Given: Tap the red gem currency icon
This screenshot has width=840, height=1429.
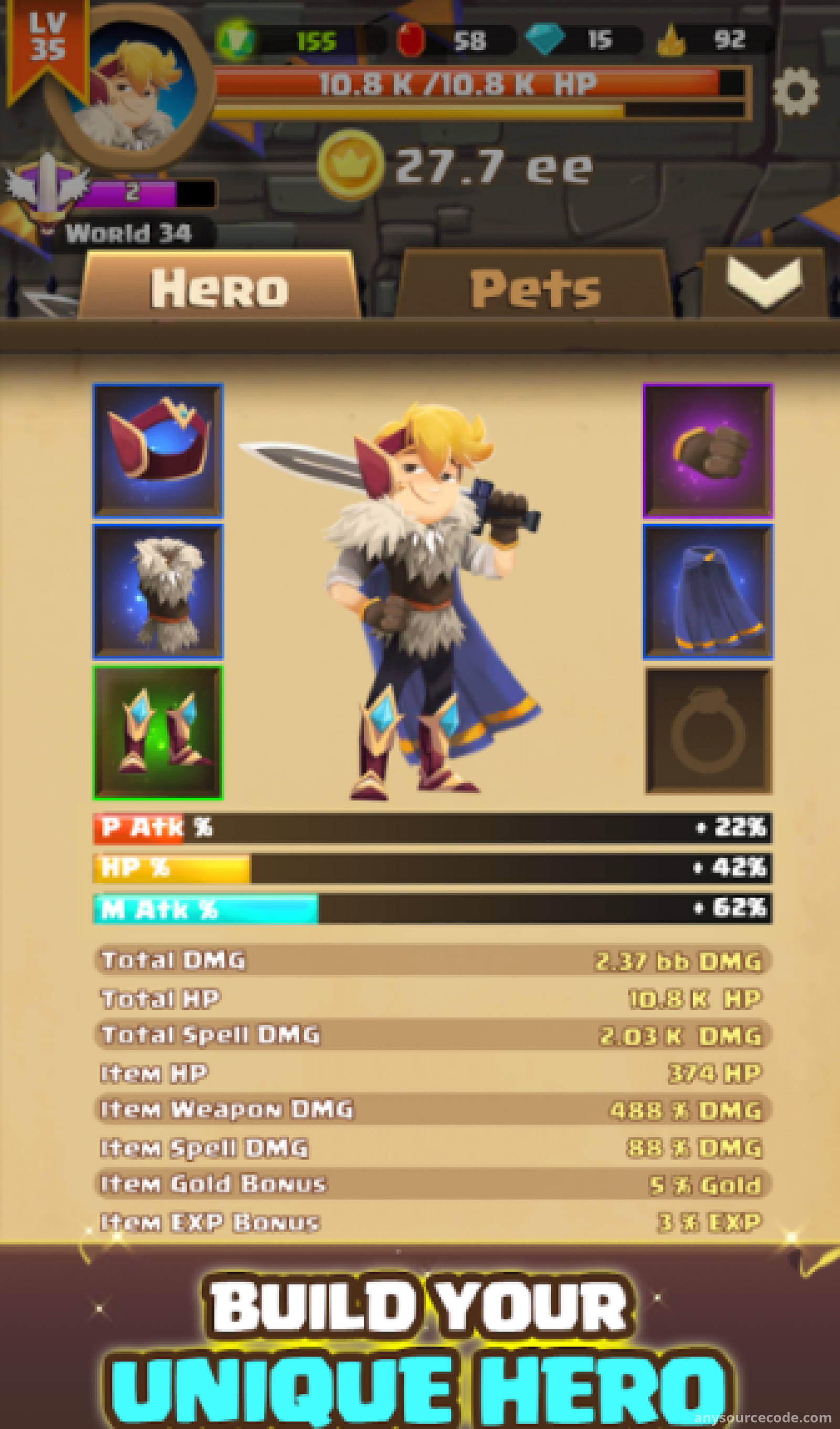Looking at the screenshot, I should tap(411, 40).
